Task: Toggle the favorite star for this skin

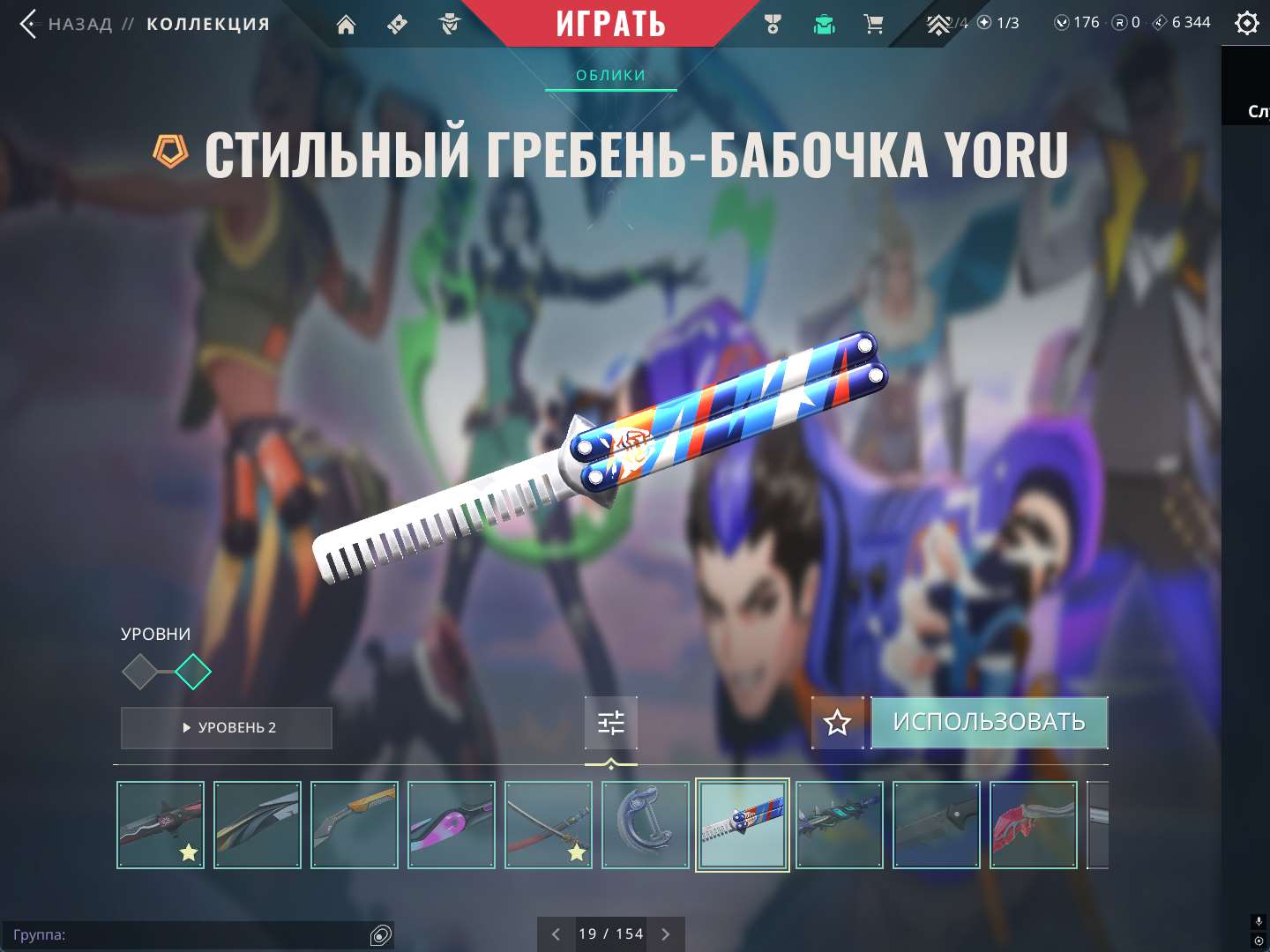Action: [836, 723]
